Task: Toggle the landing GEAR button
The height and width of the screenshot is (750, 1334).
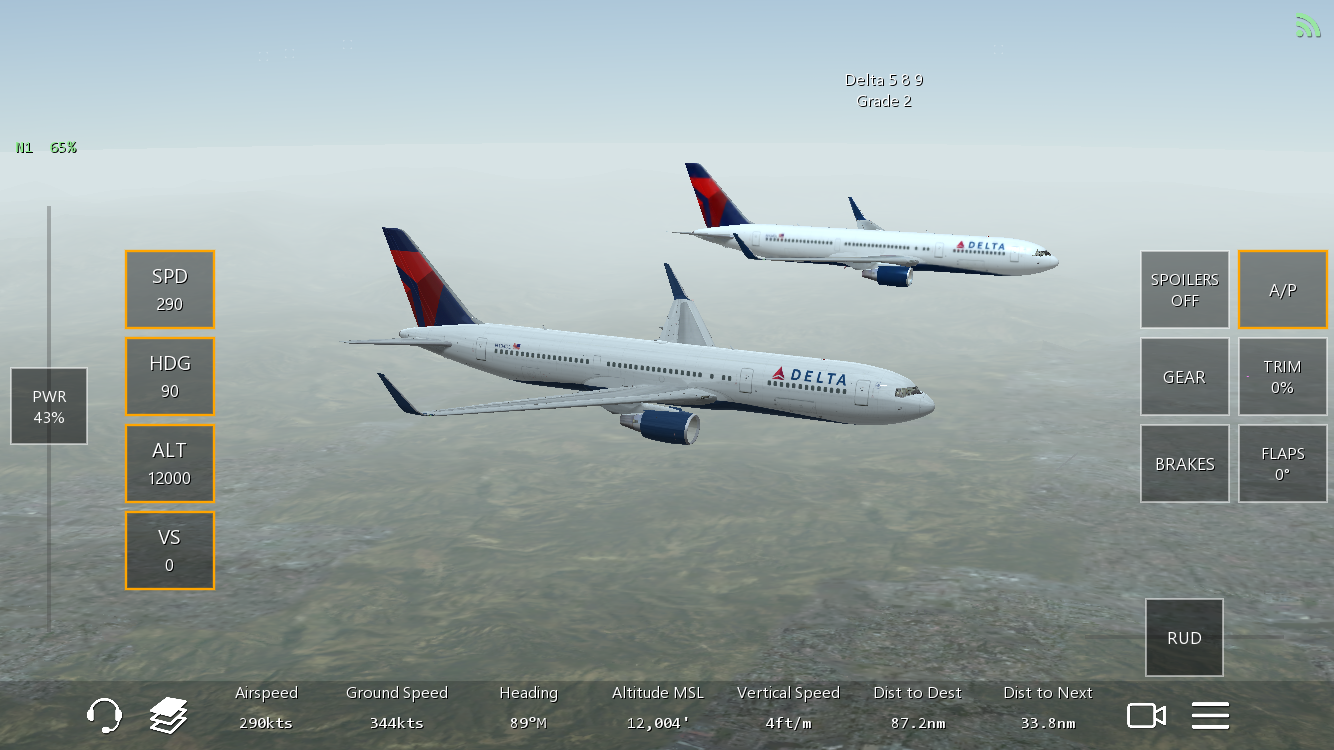Action: click(1184, 376)
